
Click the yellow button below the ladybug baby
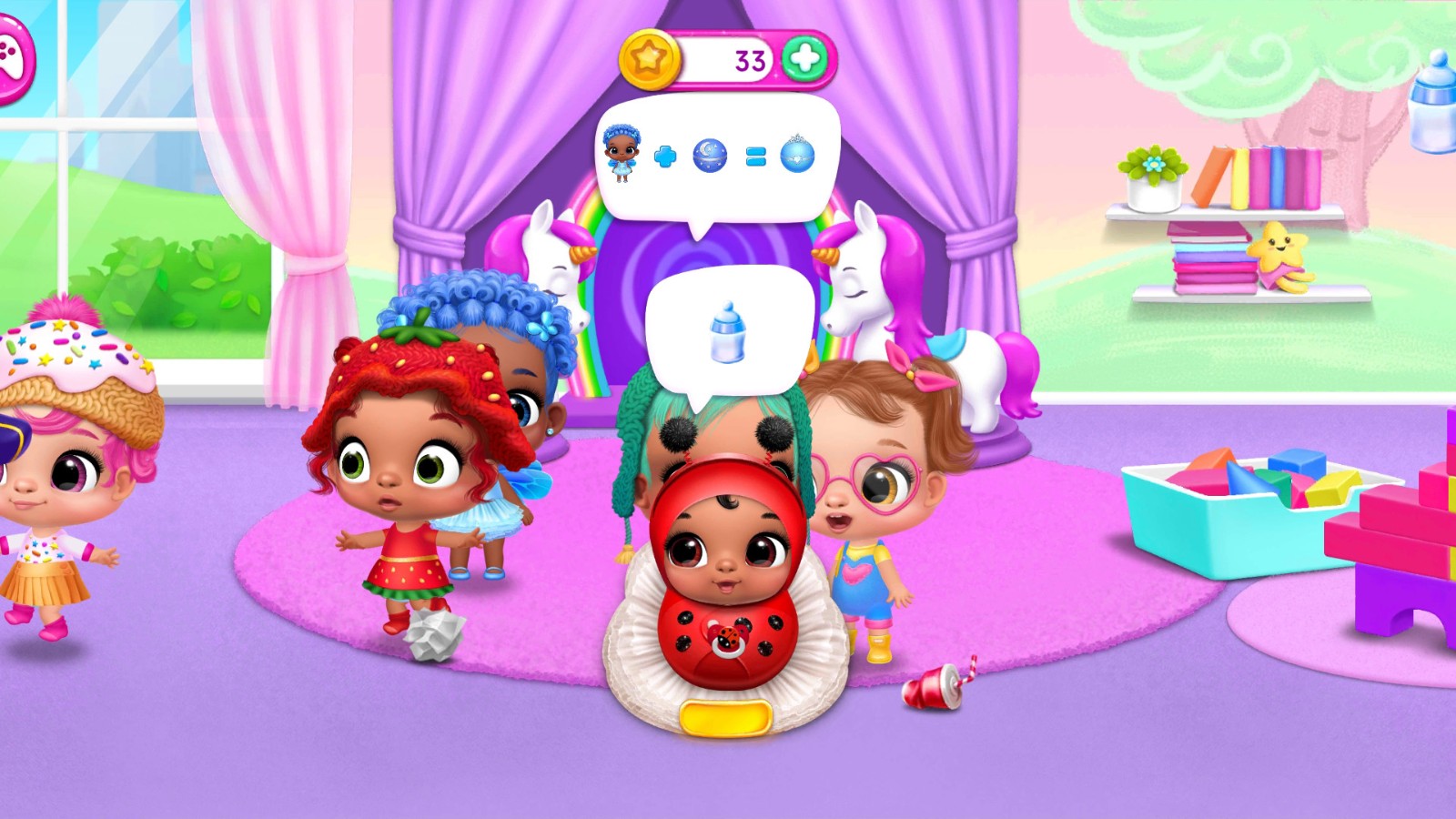tap(725, 717)
